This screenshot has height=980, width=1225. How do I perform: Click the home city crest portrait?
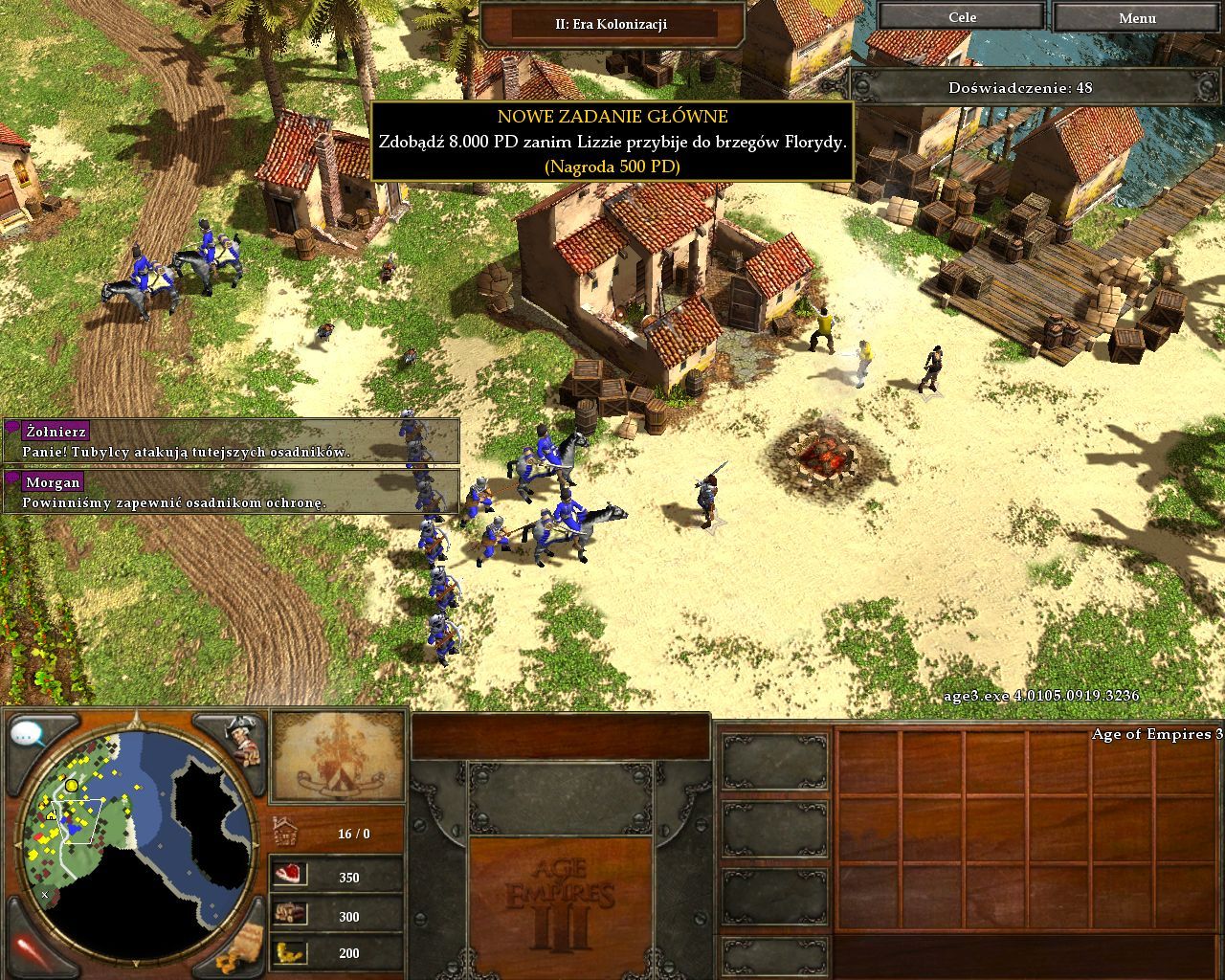pyautogui.click(x=339, y=756)
